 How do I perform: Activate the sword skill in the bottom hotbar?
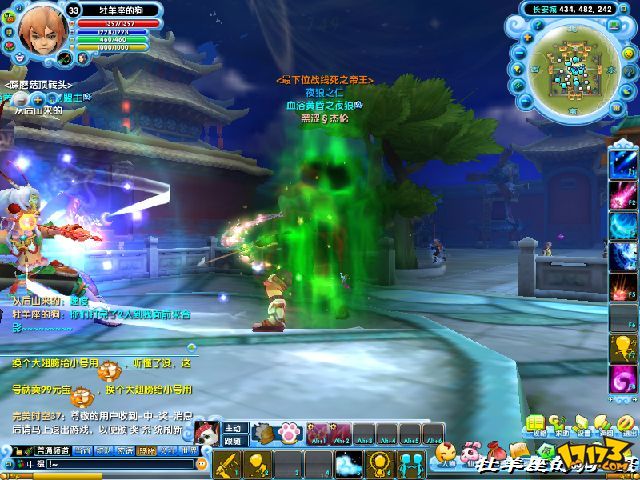[228, 464]
